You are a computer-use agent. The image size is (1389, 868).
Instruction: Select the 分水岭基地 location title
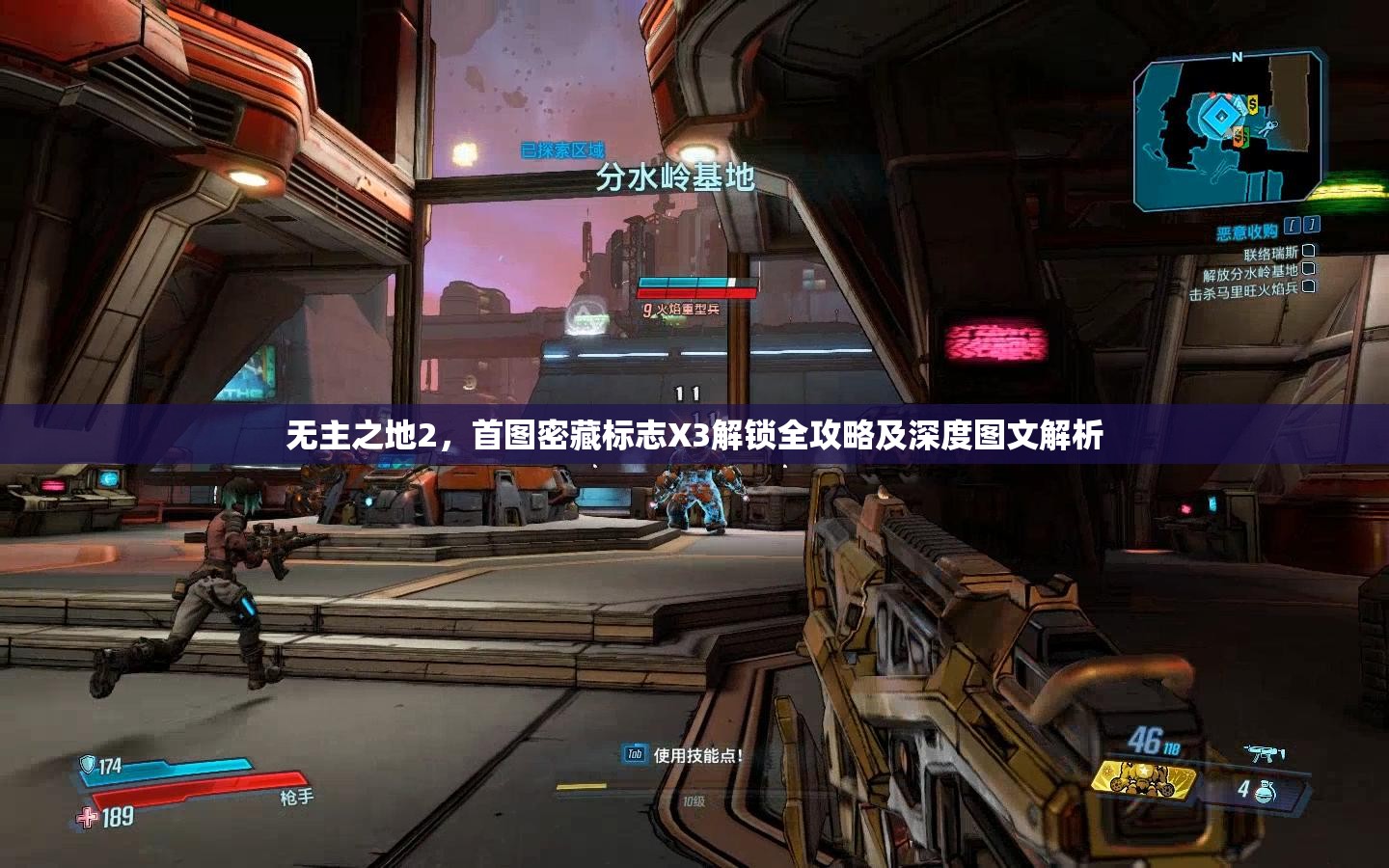pyautogui.click(x=676, y=176)
